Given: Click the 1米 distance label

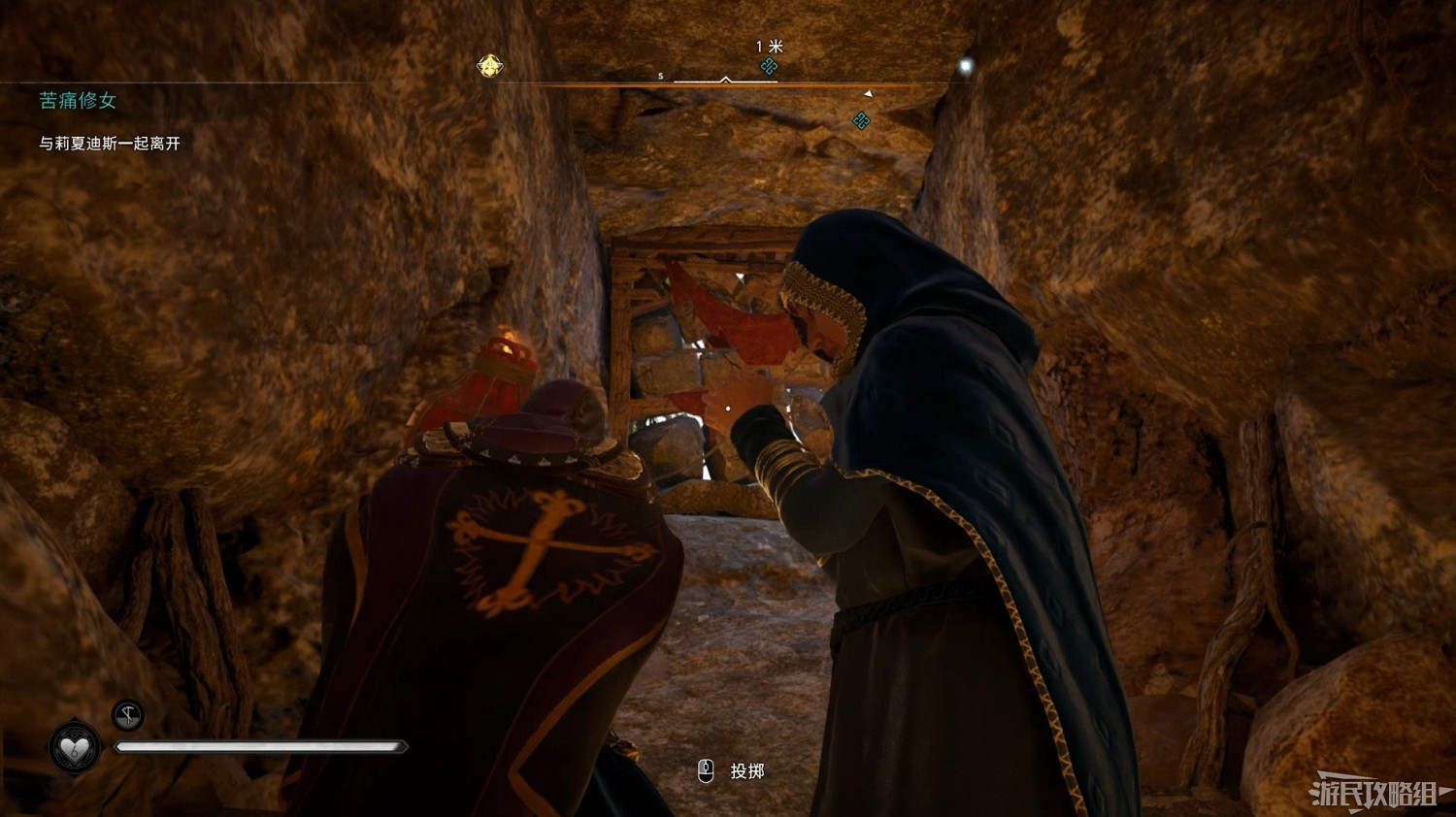Looking at the screenshot, I should click(769, 46).
